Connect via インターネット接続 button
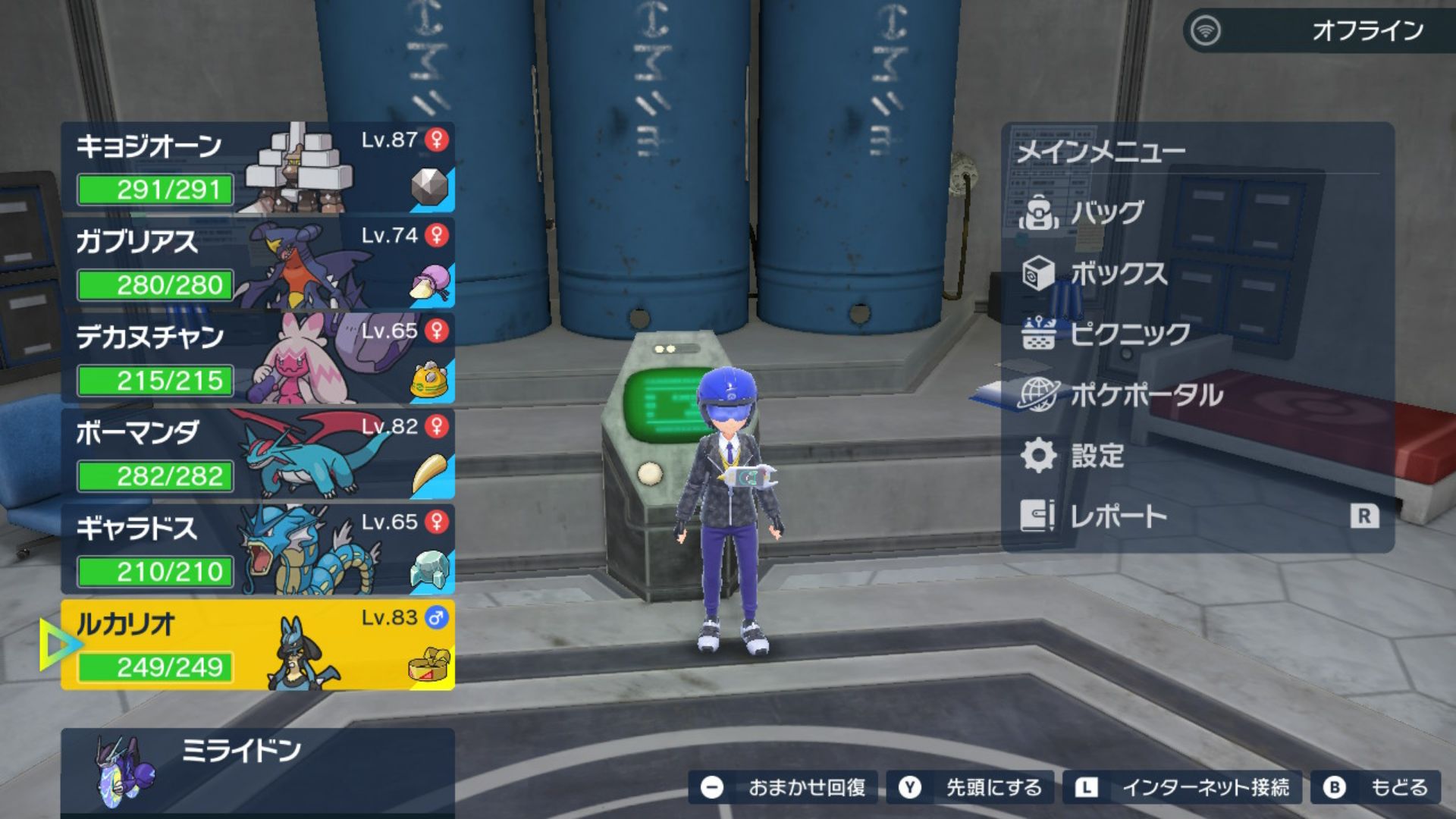Image resolution: width=1456 pixels, height=819 pixels. pos(1183,788)
